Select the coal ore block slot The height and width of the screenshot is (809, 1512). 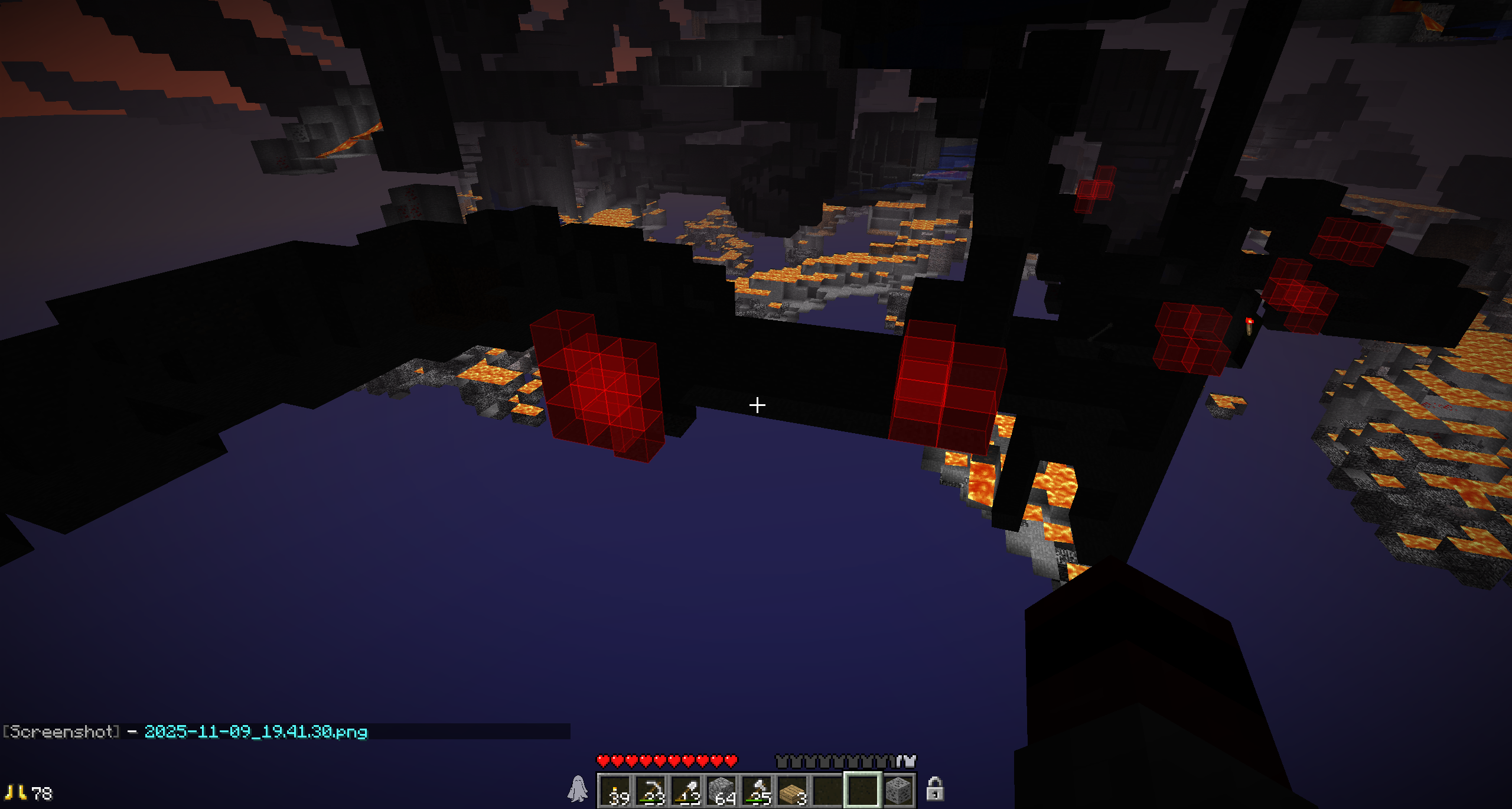[x=898, y=790]
